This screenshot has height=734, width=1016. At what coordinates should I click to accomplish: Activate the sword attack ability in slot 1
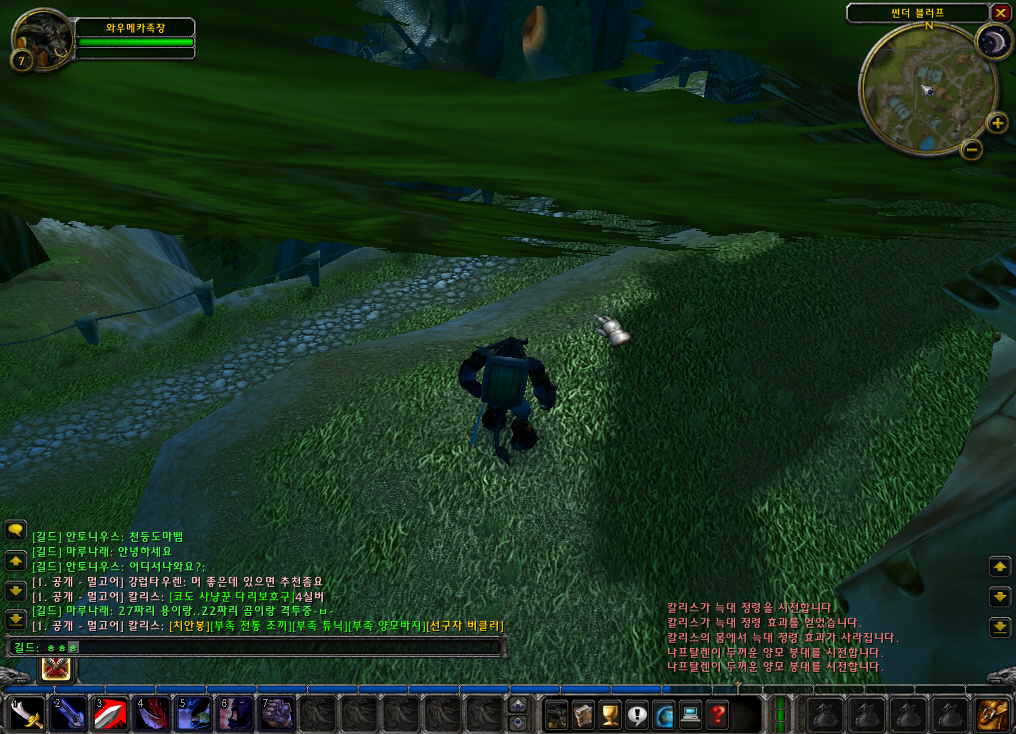pos(27,714)
